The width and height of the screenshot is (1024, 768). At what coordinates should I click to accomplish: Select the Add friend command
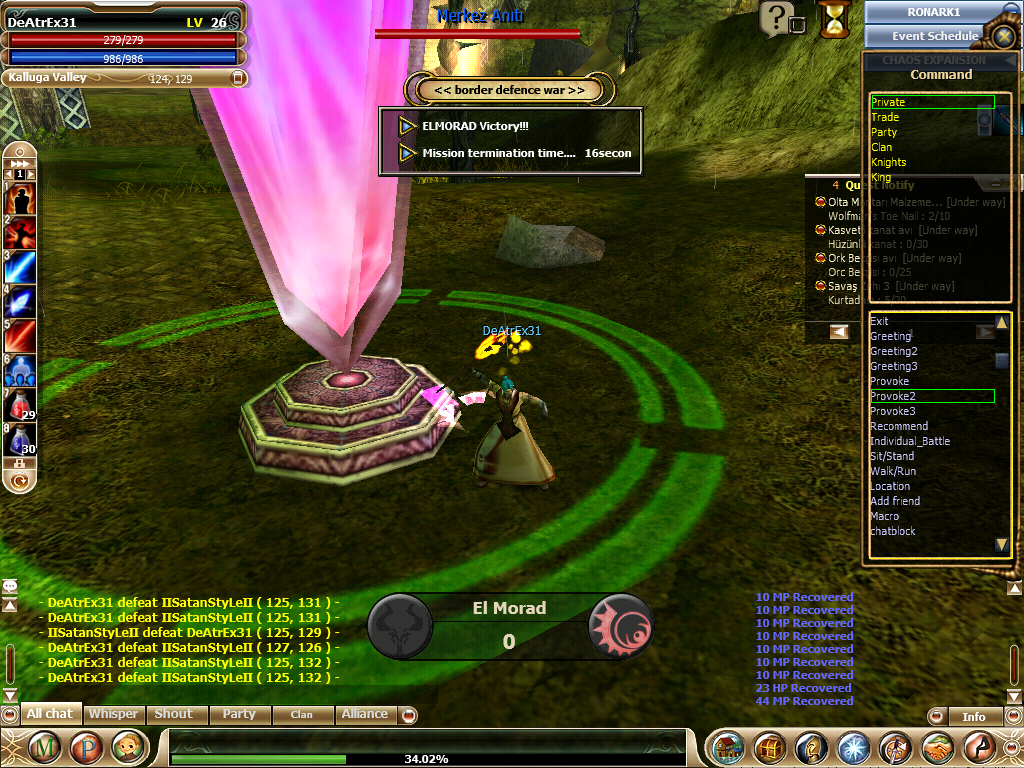895,501
